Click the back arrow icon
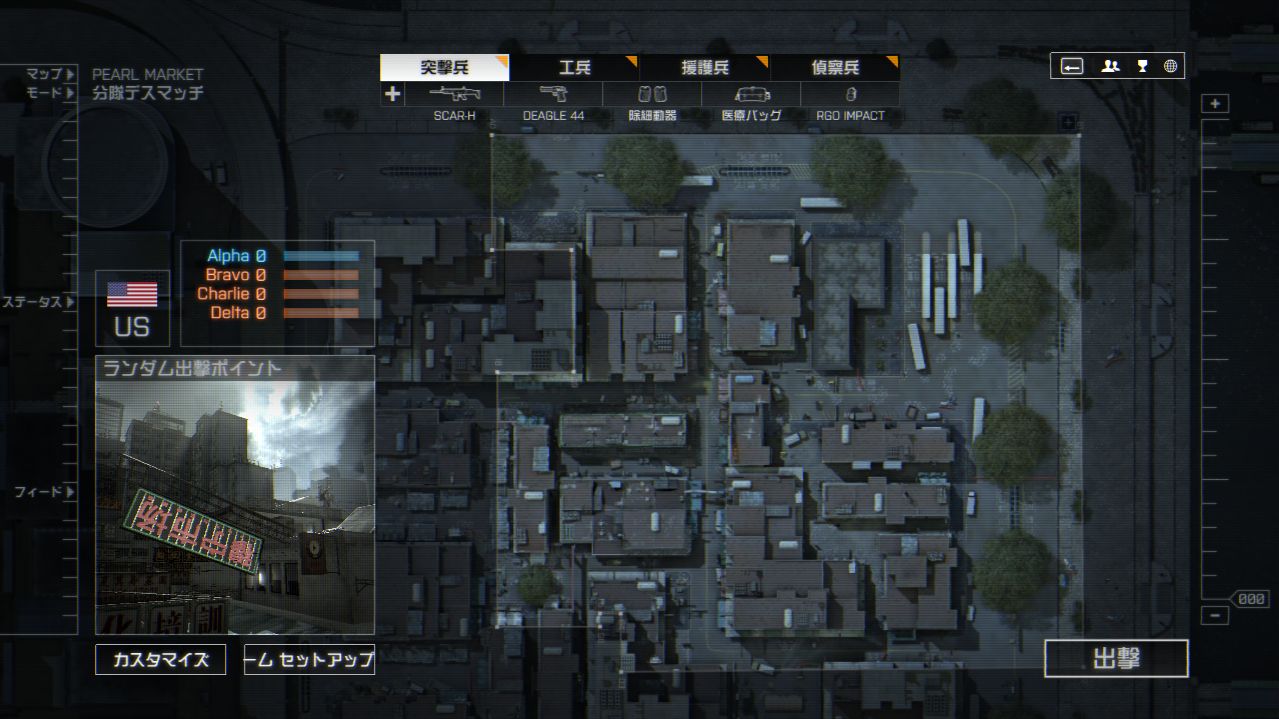Screen dimensions: 1279x719 pos(1072,66)
